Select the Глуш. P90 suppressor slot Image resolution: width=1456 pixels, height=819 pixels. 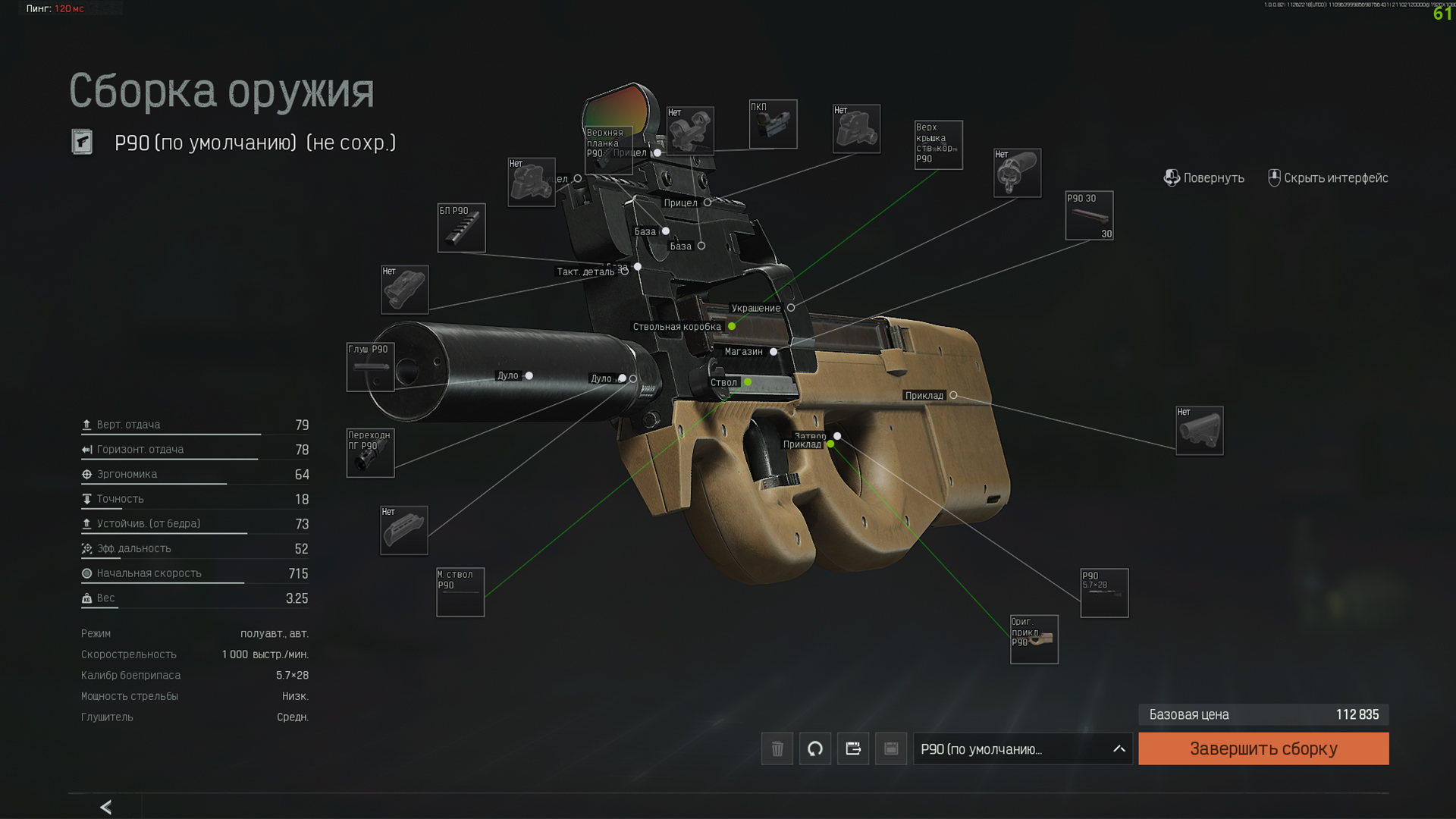tap(370, 367)
